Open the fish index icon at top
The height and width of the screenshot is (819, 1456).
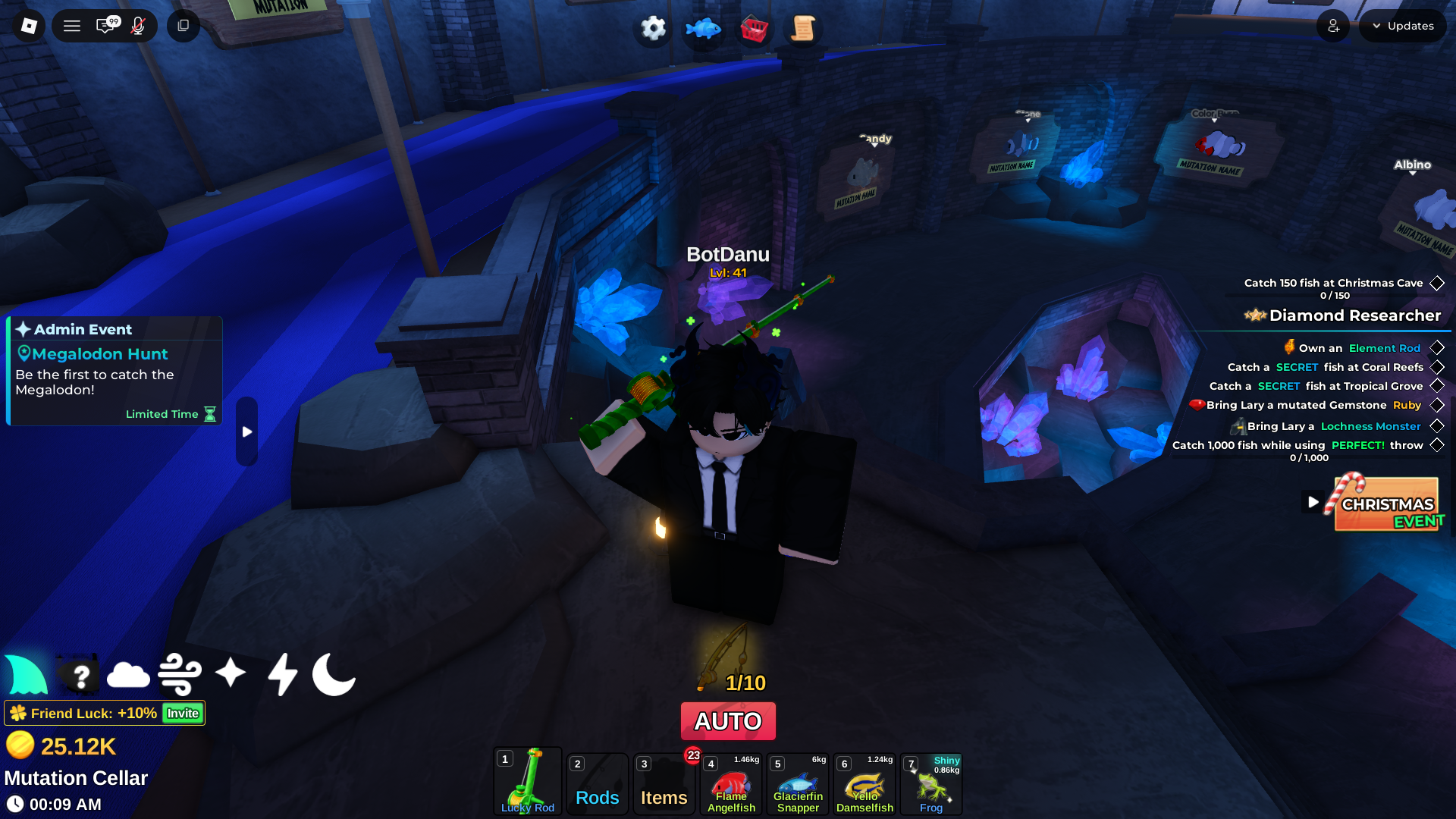coord(702,28)
